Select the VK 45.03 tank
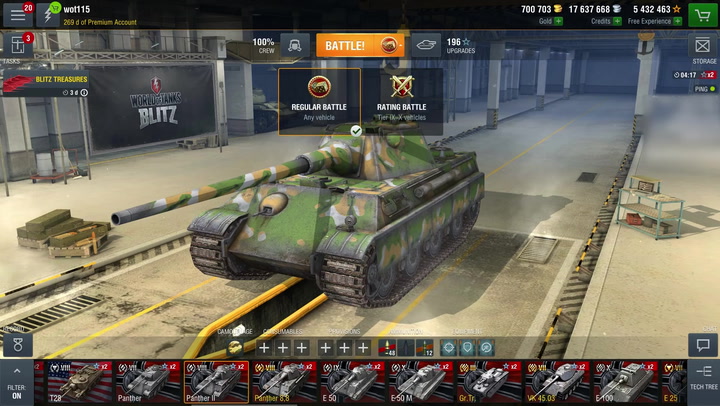720x406 pixels. click(x=556, y=382)
